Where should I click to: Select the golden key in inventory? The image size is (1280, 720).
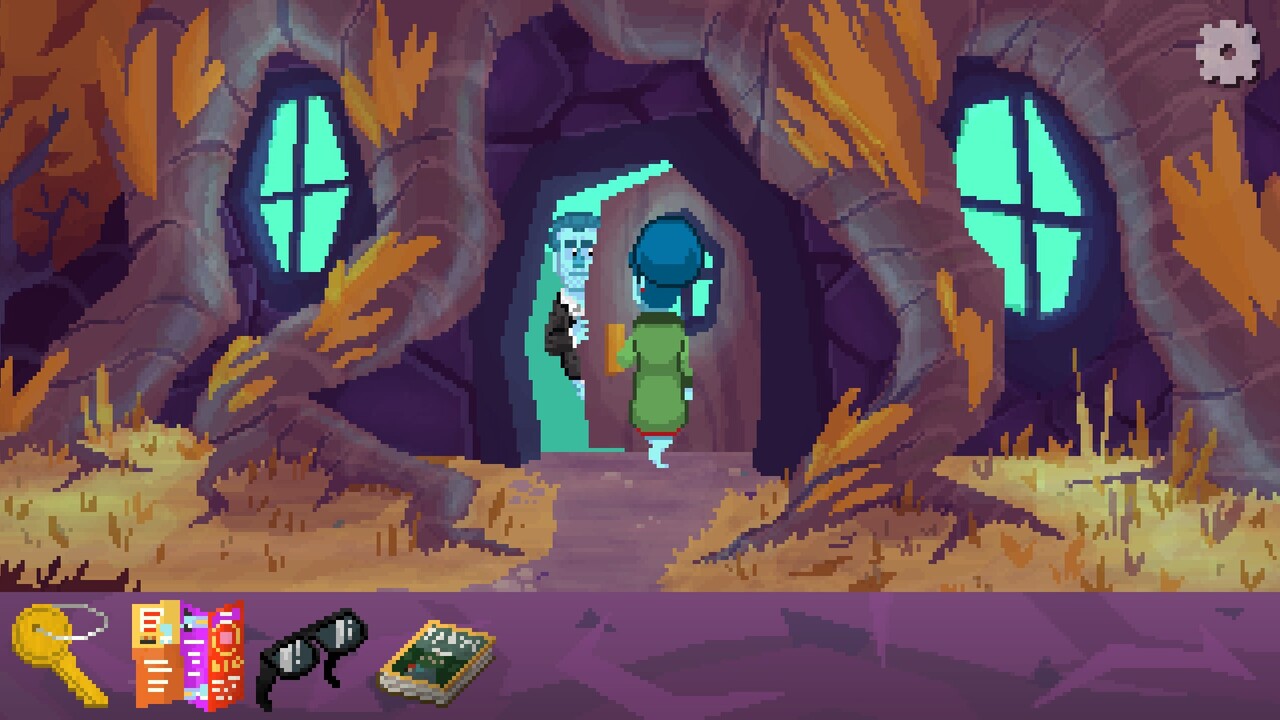tap(58, 655)
